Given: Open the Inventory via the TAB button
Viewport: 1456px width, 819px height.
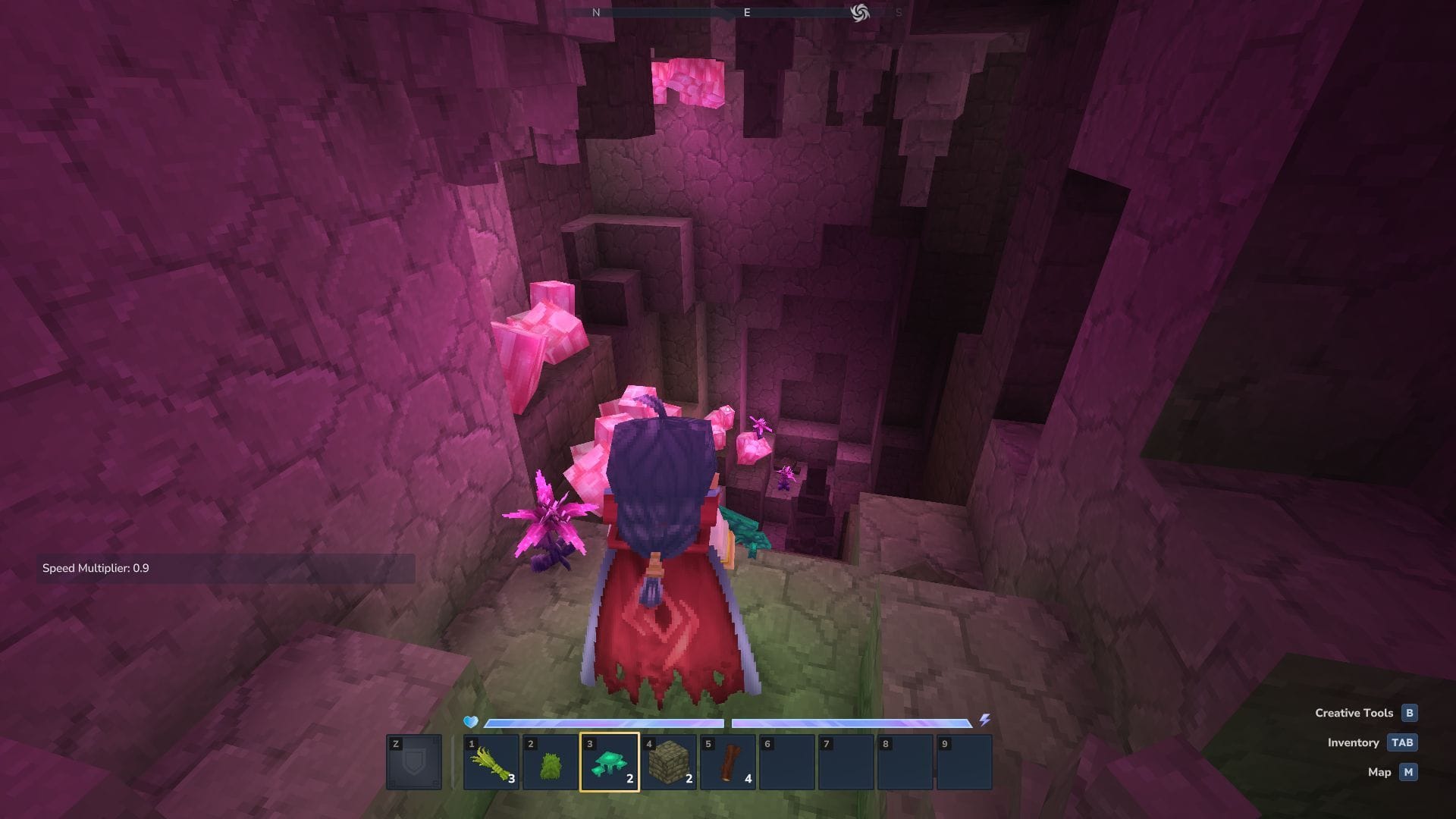Looking at the screenshot, I should [x=1404, y=742].
